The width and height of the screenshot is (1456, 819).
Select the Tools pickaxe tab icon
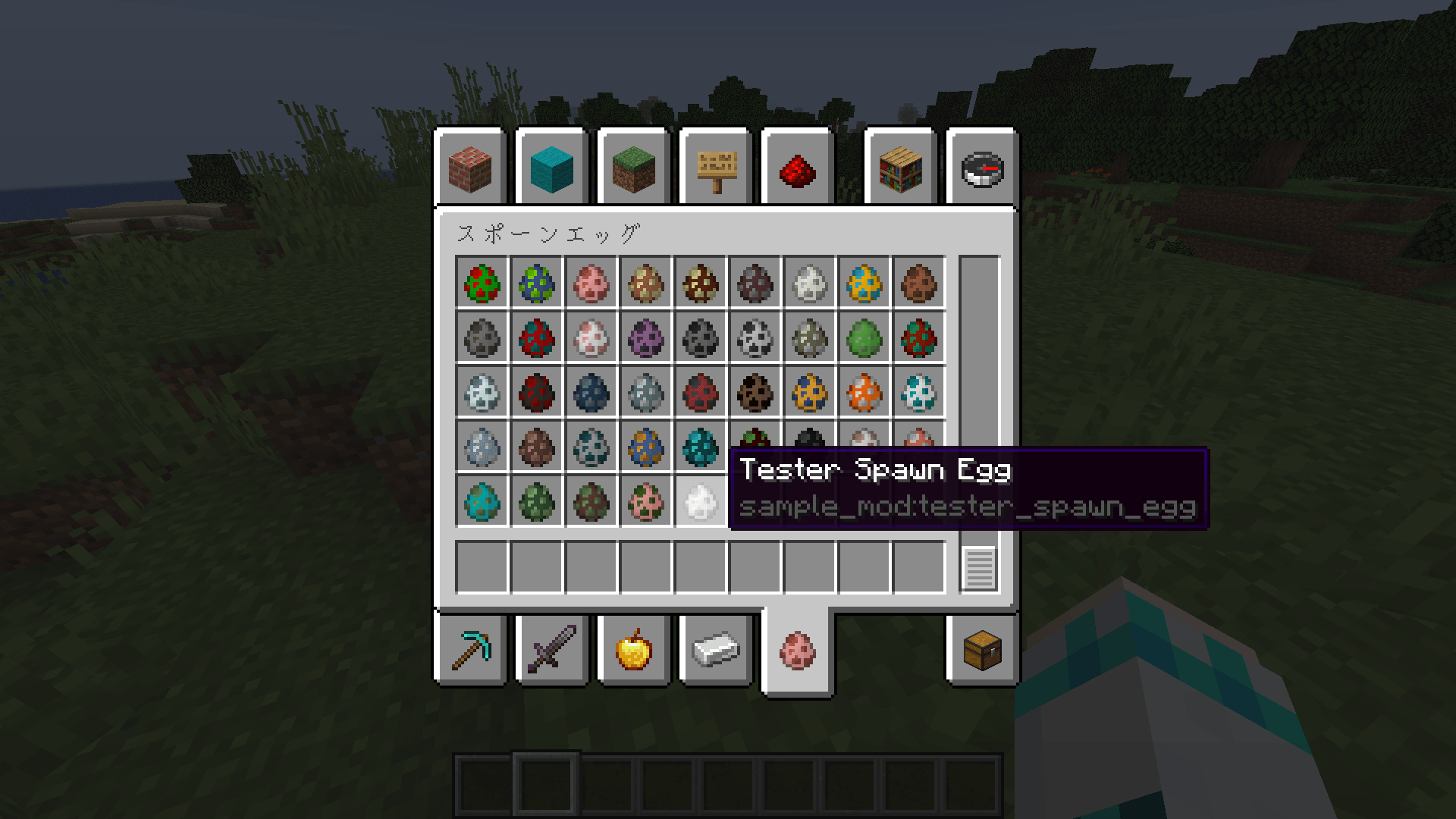[470, 651]
